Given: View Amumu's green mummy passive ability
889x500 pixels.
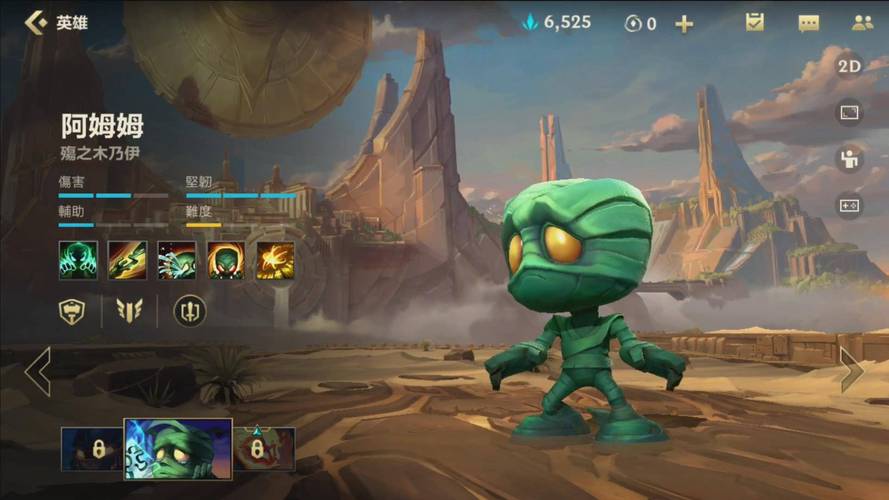Looking at the screenshot, I should click(78, 260).
